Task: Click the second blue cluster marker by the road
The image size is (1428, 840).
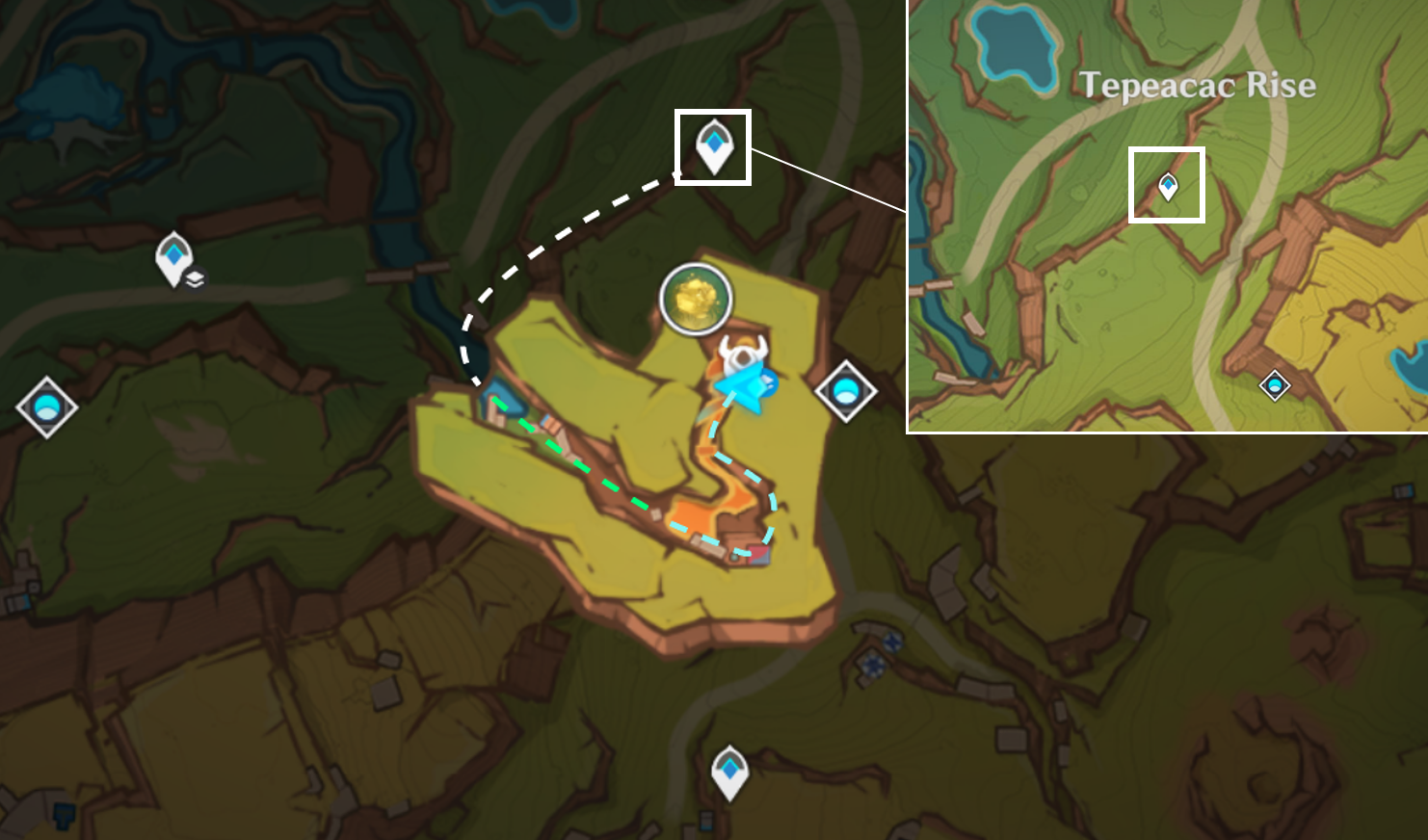Action: pos(873,665)
